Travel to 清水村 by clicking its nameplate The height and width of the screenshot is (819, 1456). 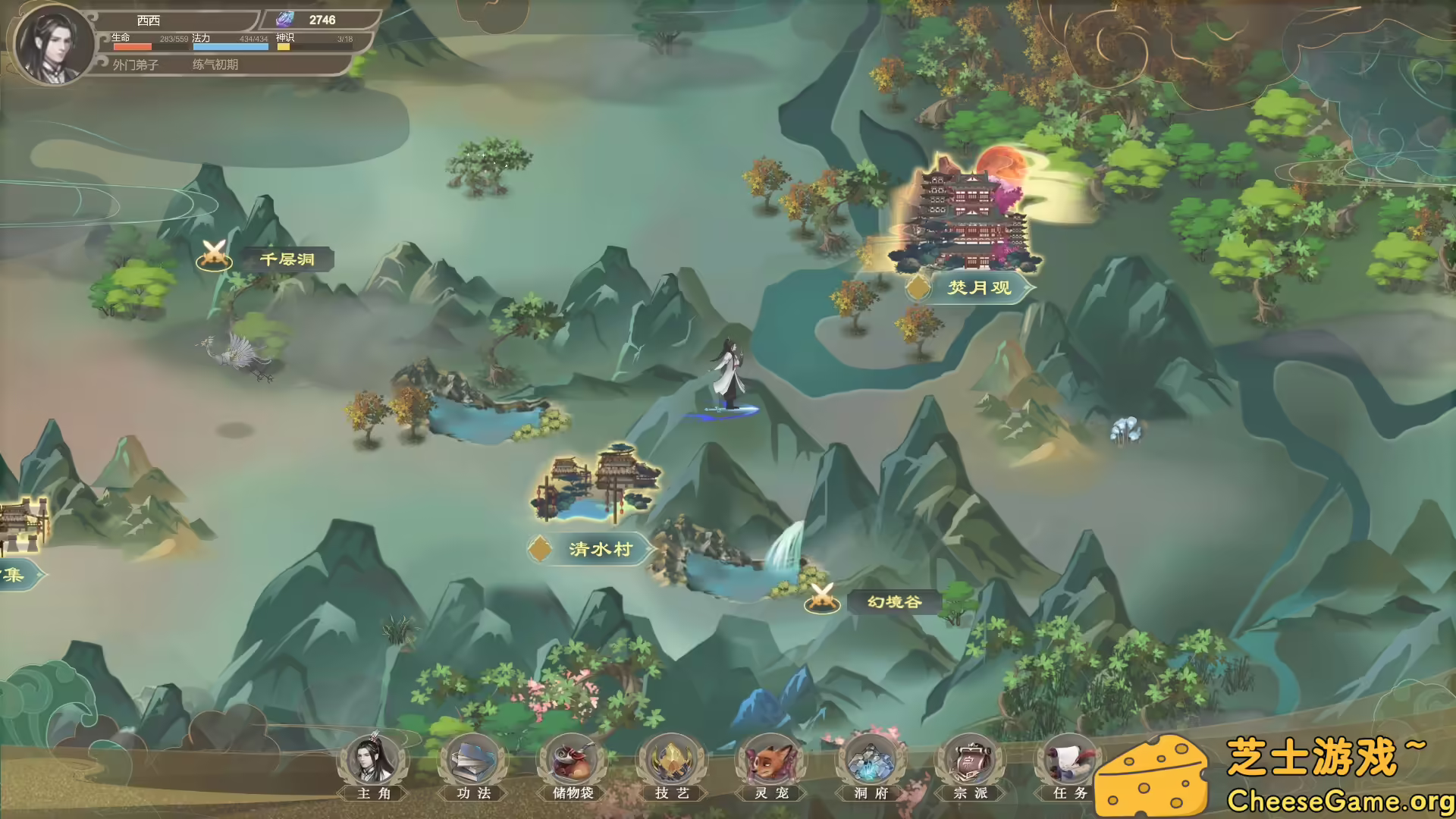coord(599,550)
